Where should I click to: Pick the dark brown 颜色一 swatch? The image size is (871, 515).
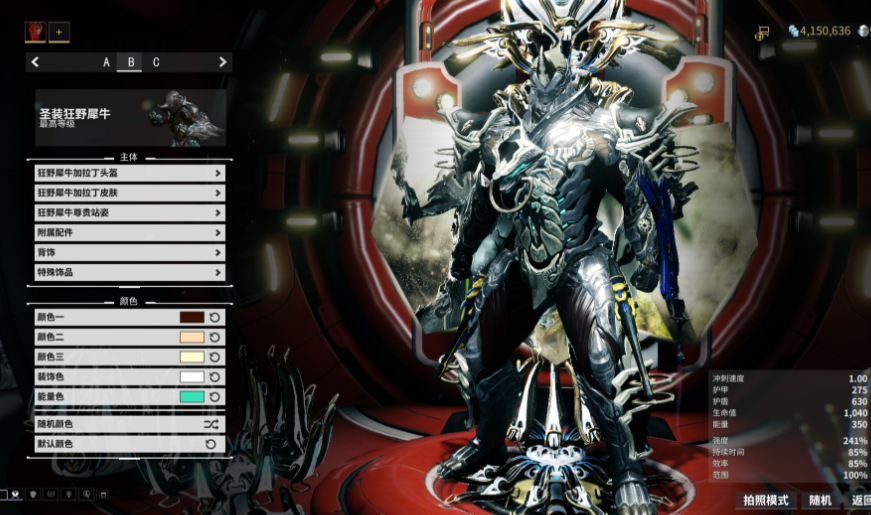pyautogui.click(x=191, y=317)
